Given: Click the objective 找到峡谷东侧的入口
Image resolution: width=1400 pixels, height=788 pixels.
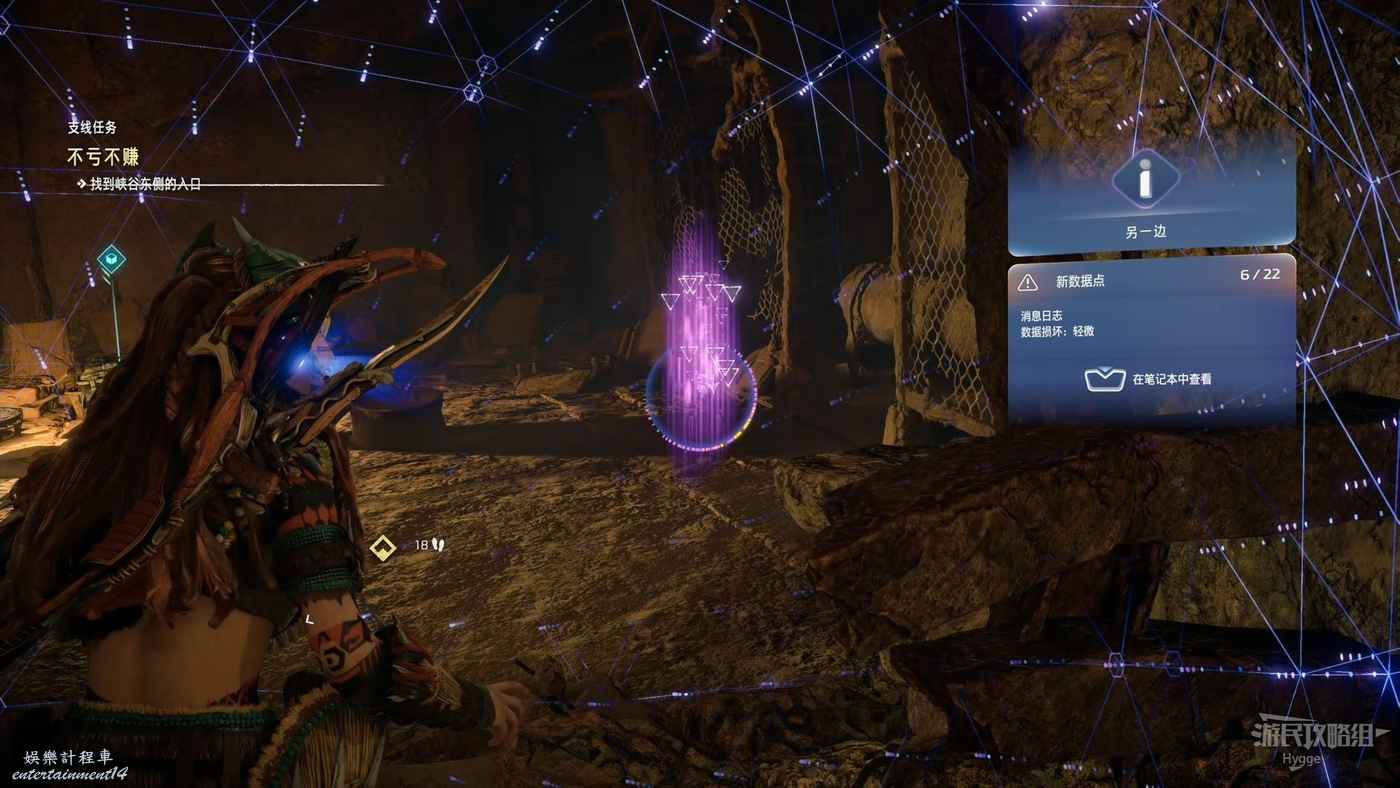Looking at the screenshot, I should coord(145,184).
